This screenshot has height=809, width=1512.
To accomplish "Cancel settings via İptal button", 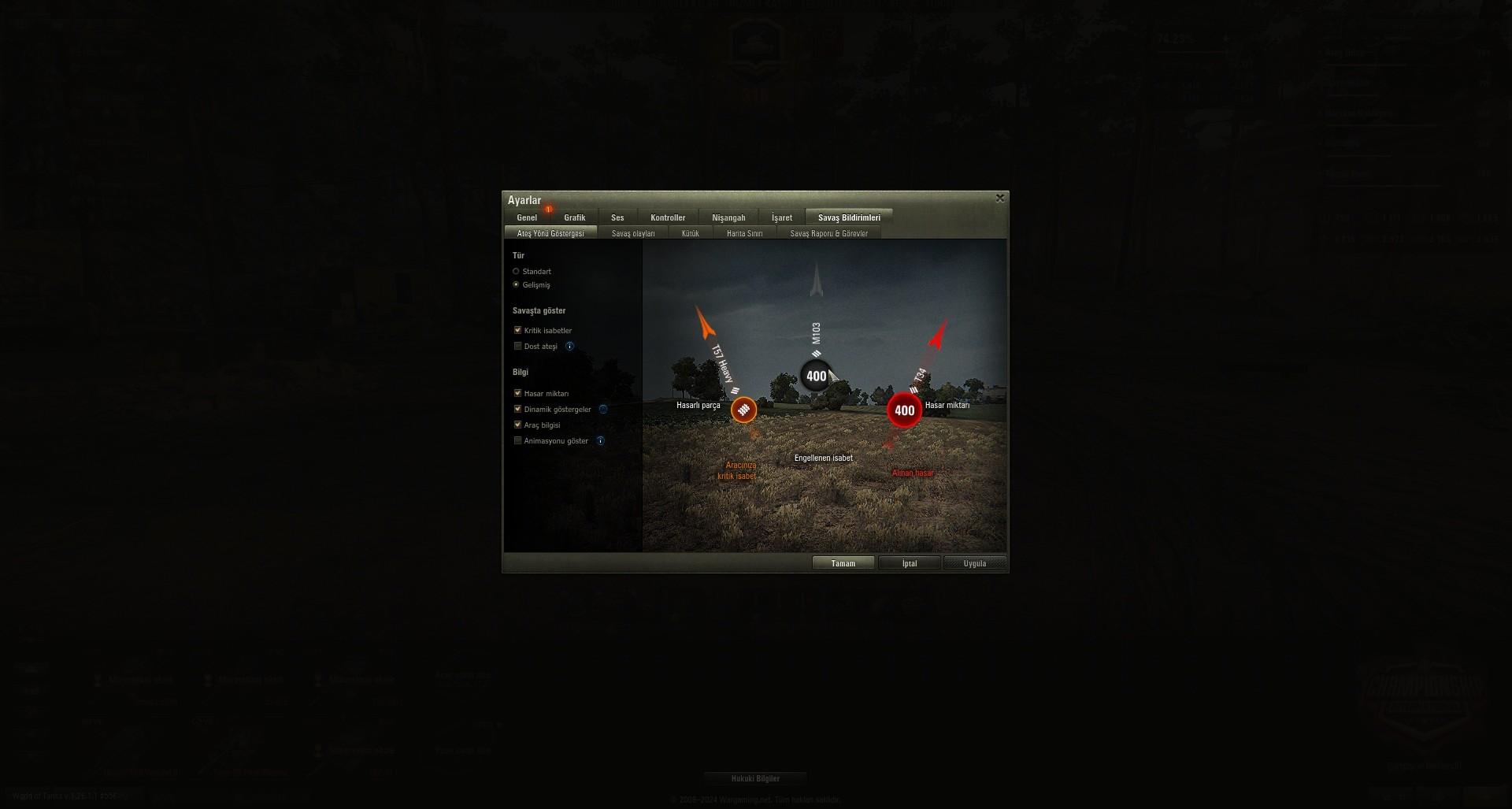I will 909,562.
